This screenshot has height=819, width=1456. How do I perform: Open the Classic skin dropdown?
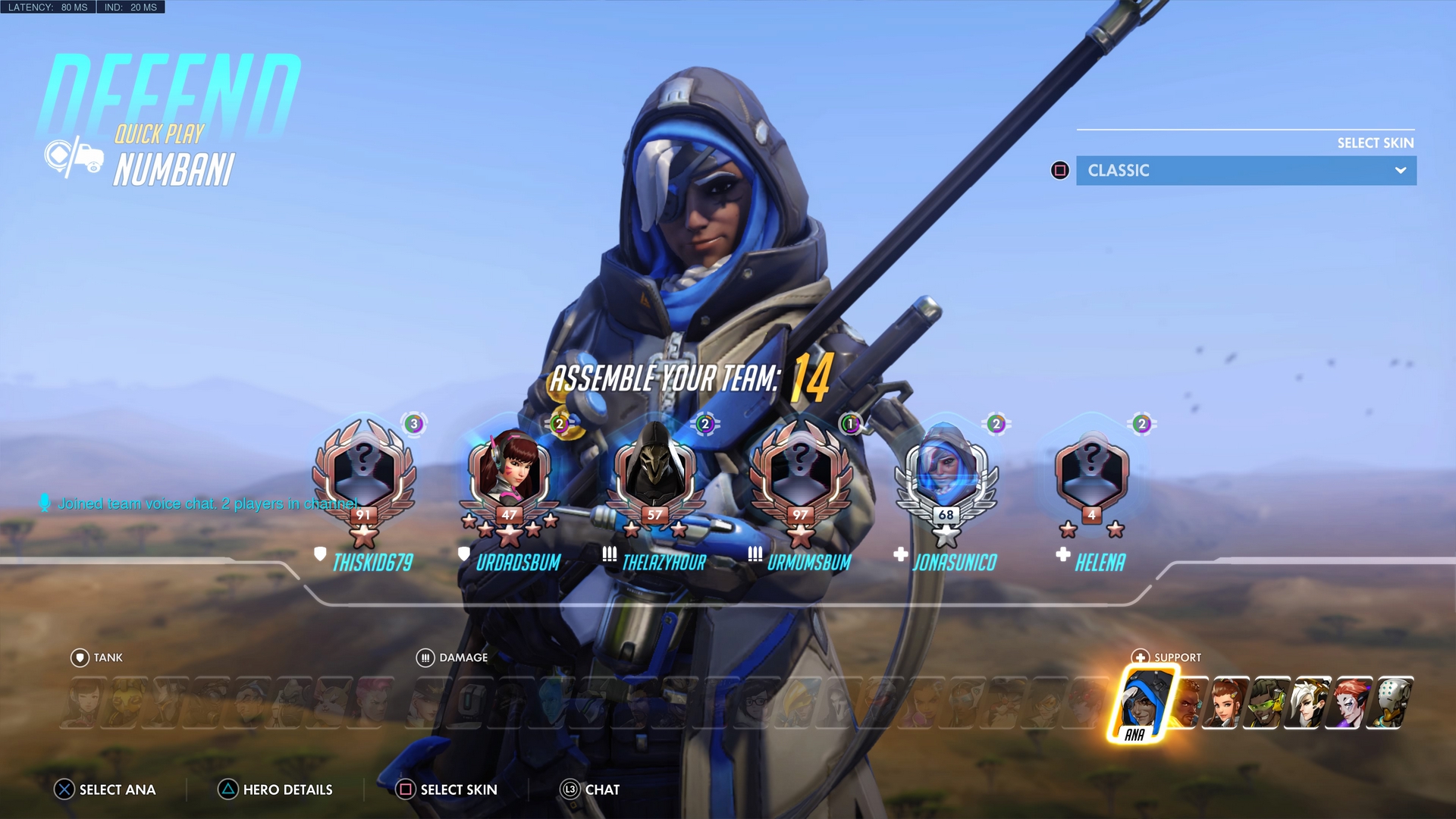click(x=1245, y=171)
